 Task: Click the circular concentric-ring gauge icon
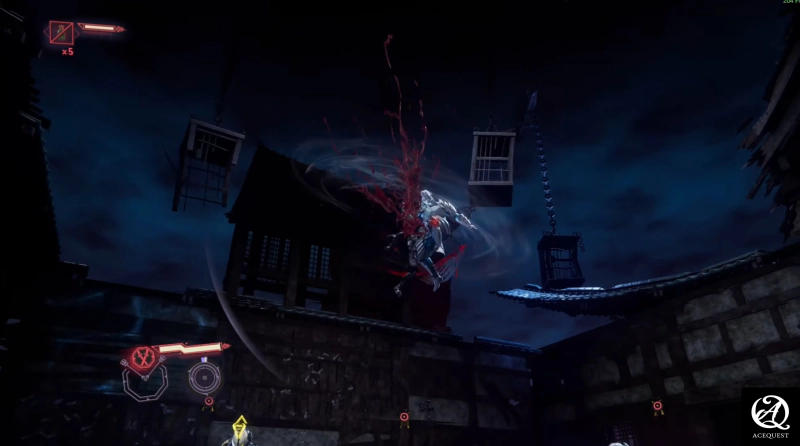(x=204, y=377)
